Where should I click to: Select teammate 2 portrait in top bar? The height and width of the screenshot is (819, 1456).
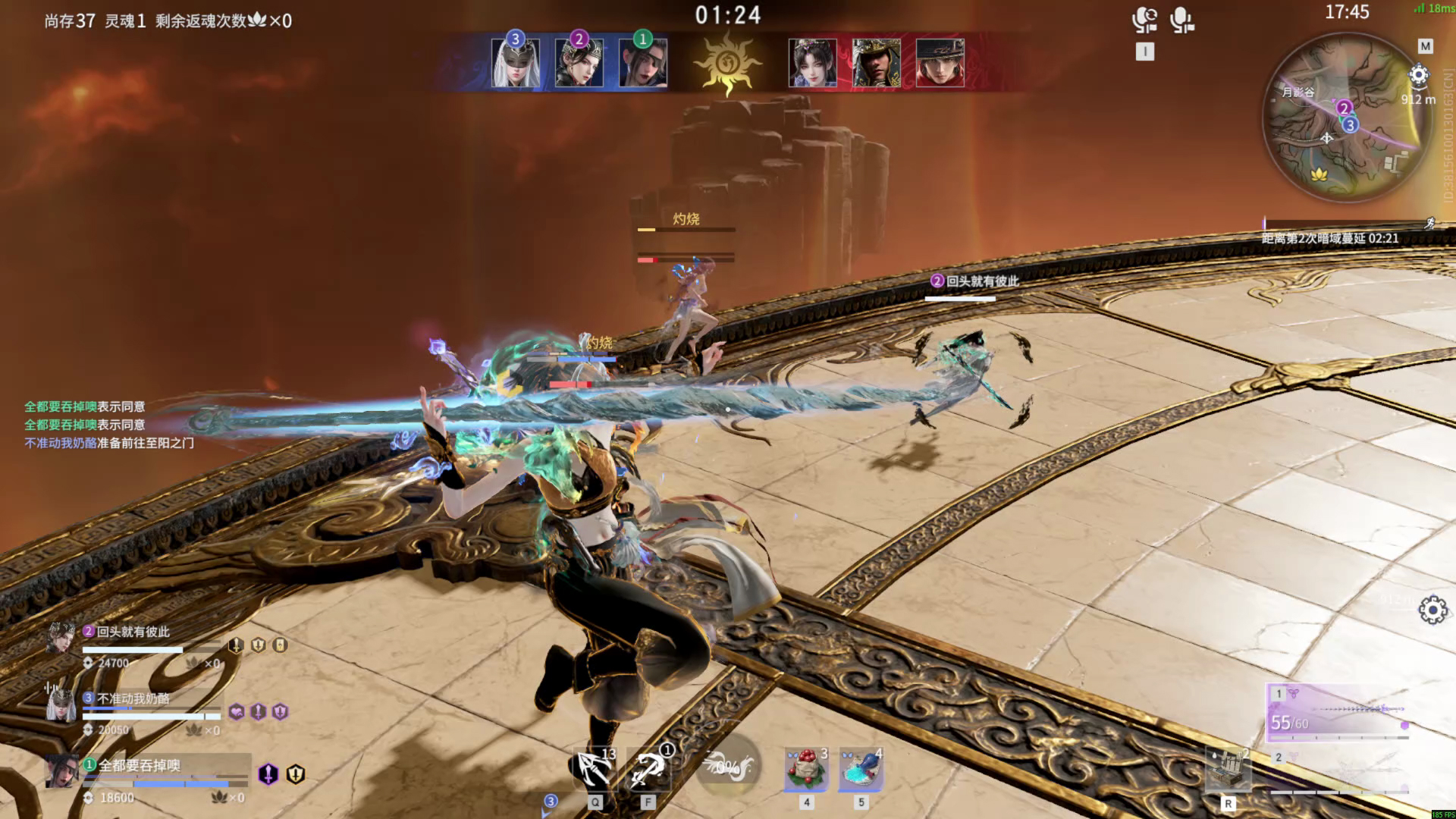579,63
